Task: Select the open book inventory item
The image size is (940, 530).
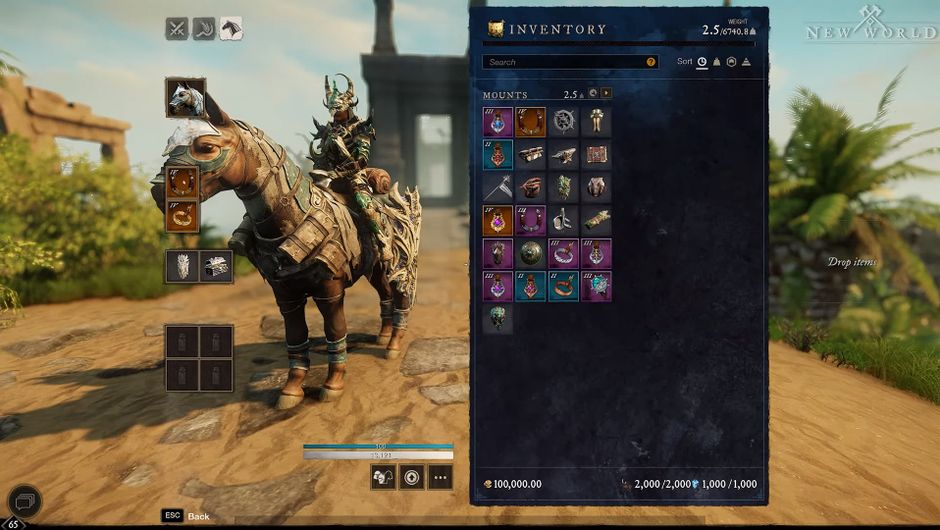Action: coord(597,155)
